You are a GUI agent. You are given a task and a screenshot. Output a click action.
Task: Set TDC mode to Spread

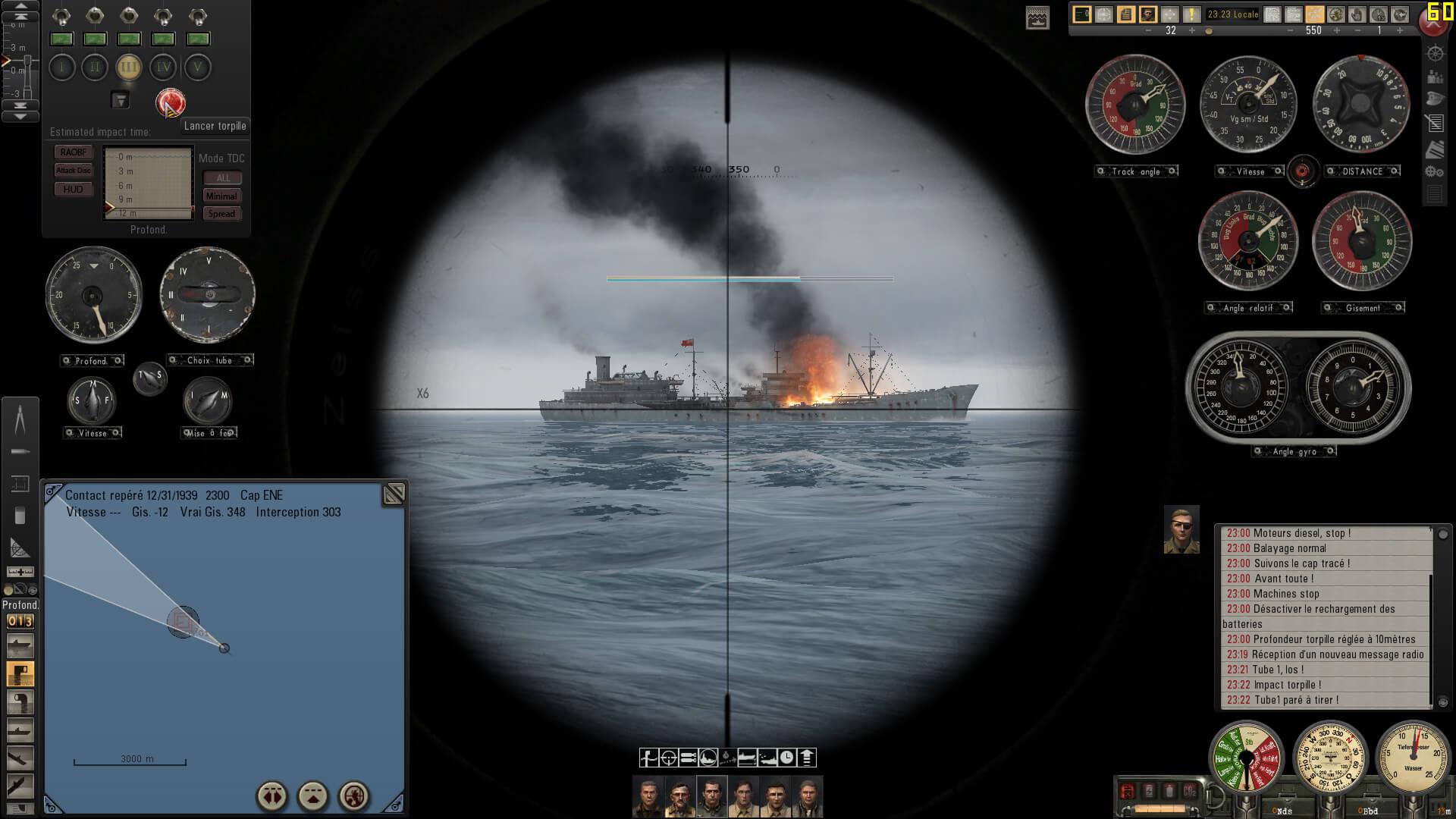[x=221, y=214]
